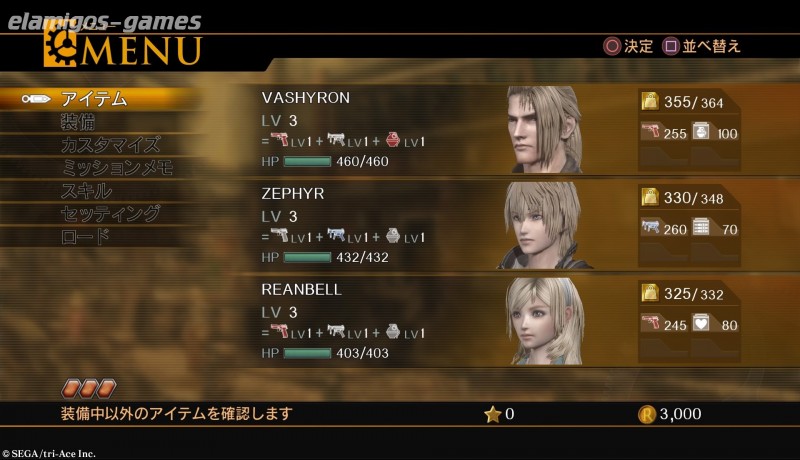The width and height of the screenshot is (800, 460).
Task: Select the 装備 (Equipment) menu entry
Action: click(x=79, y=122)
